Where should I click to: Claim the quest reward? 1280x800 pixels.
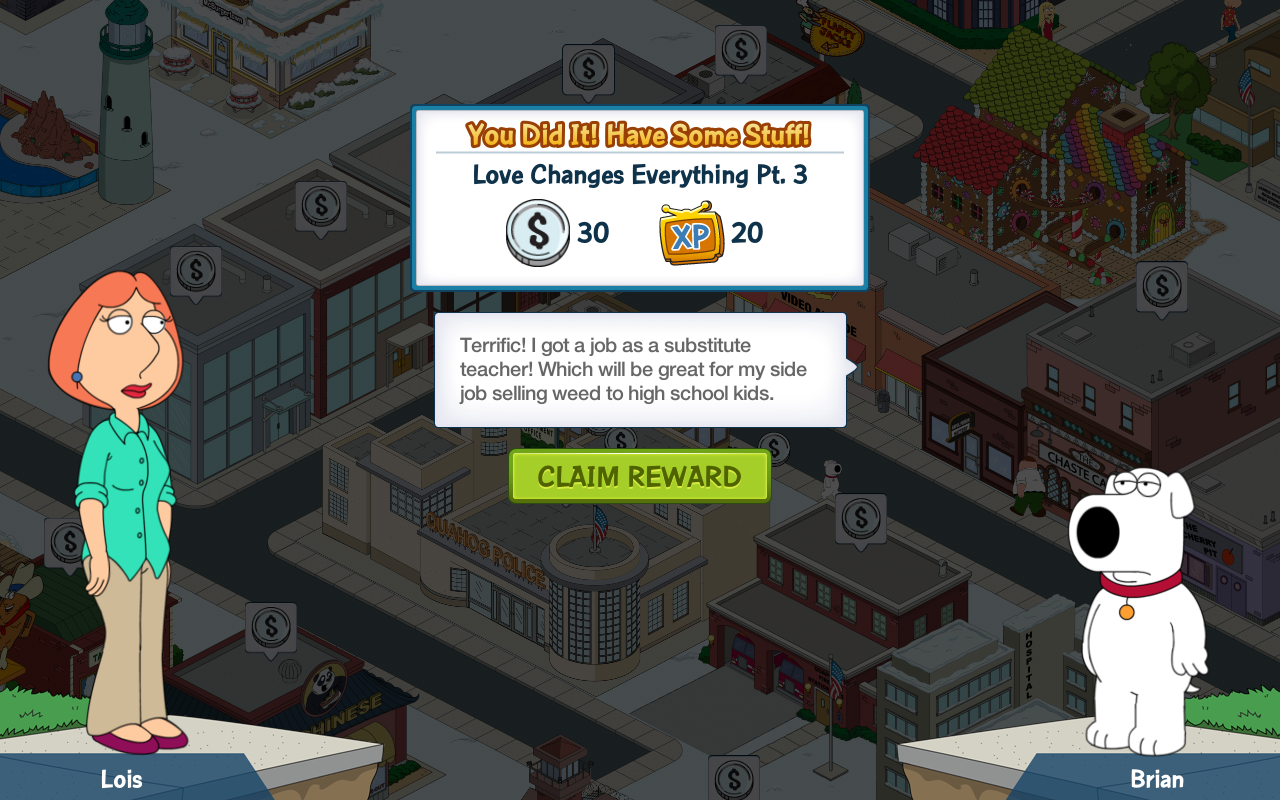point(639,476)
